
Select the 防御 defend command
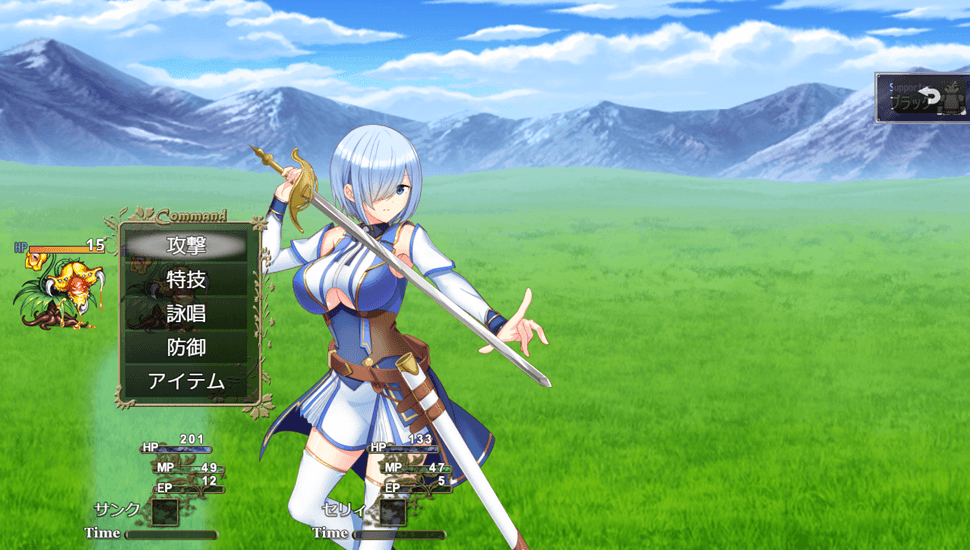(x=186, y=347)
